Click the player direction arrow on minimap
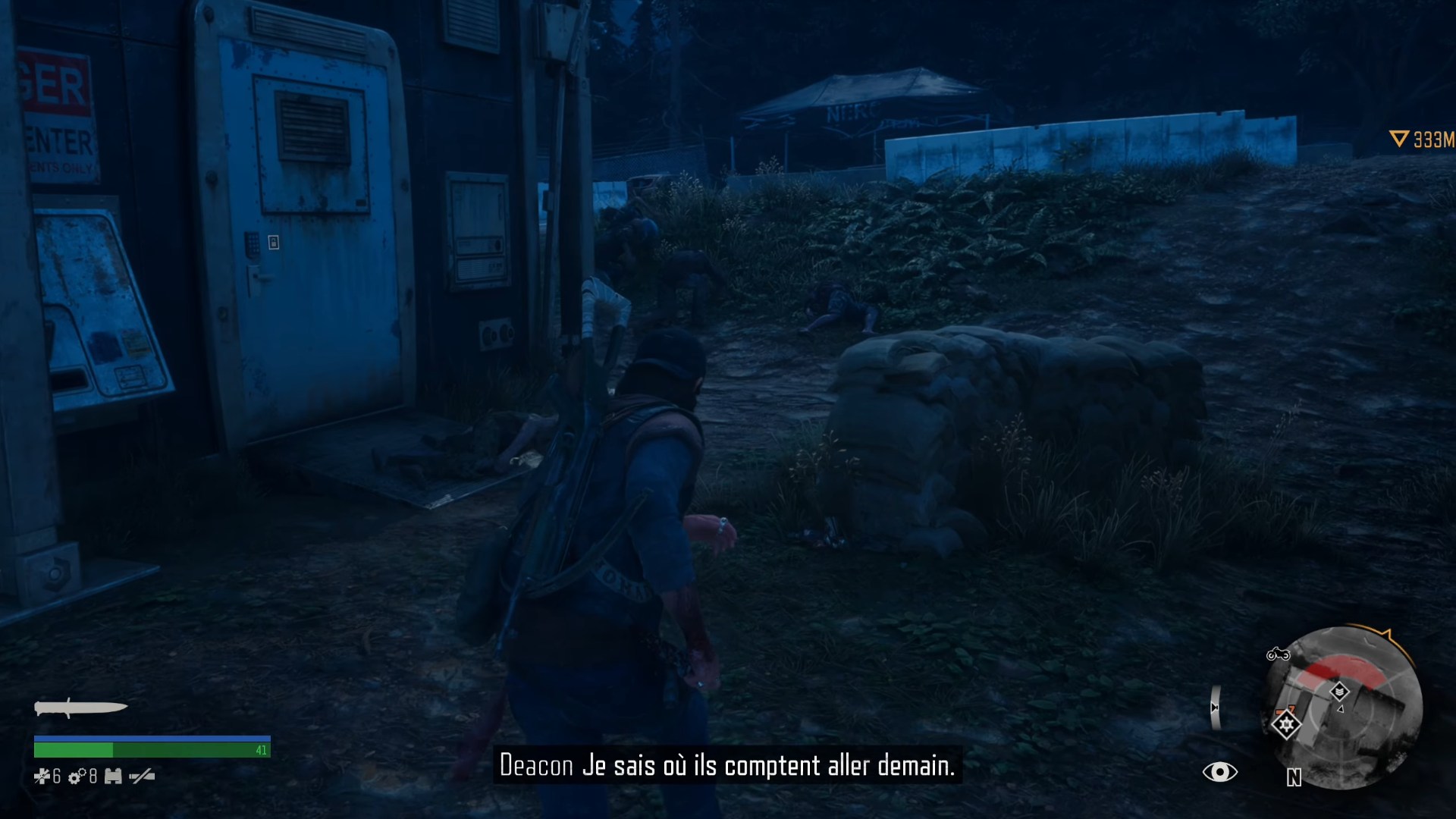Screen dimensions: 1456x819 tap(1341, 709)
